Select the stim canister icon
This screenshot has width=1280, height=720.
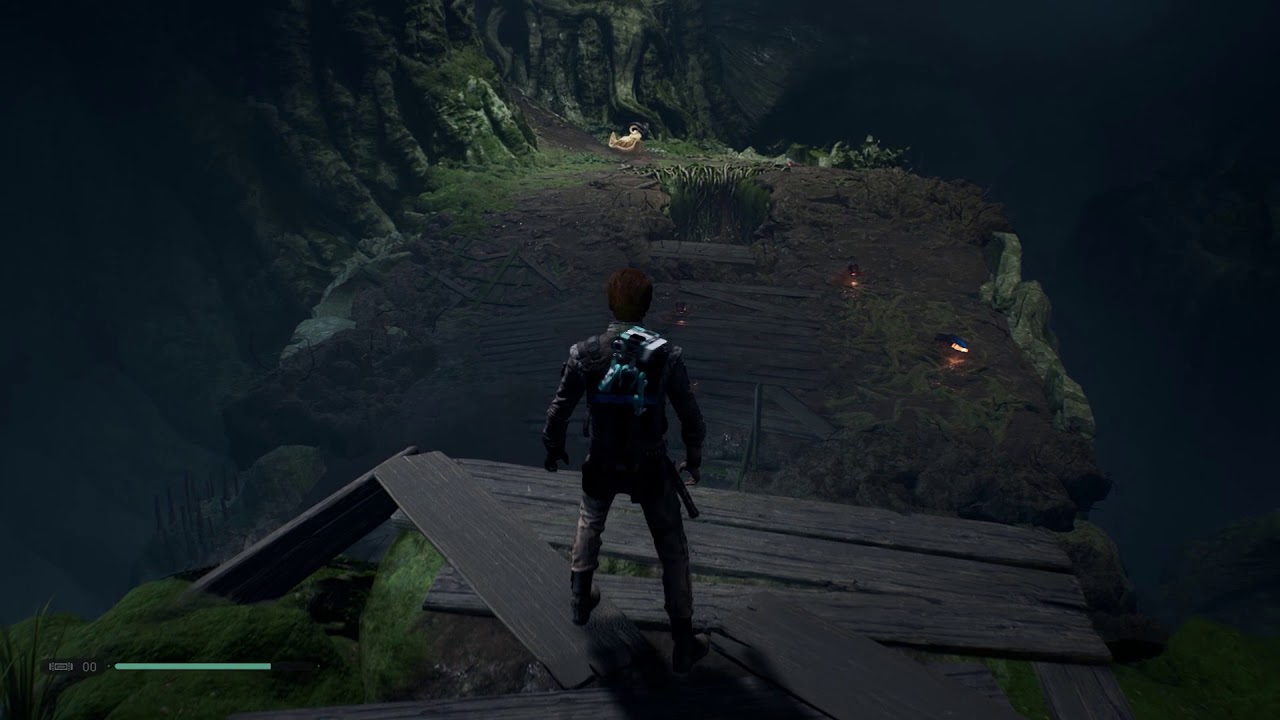pos(60,666)
